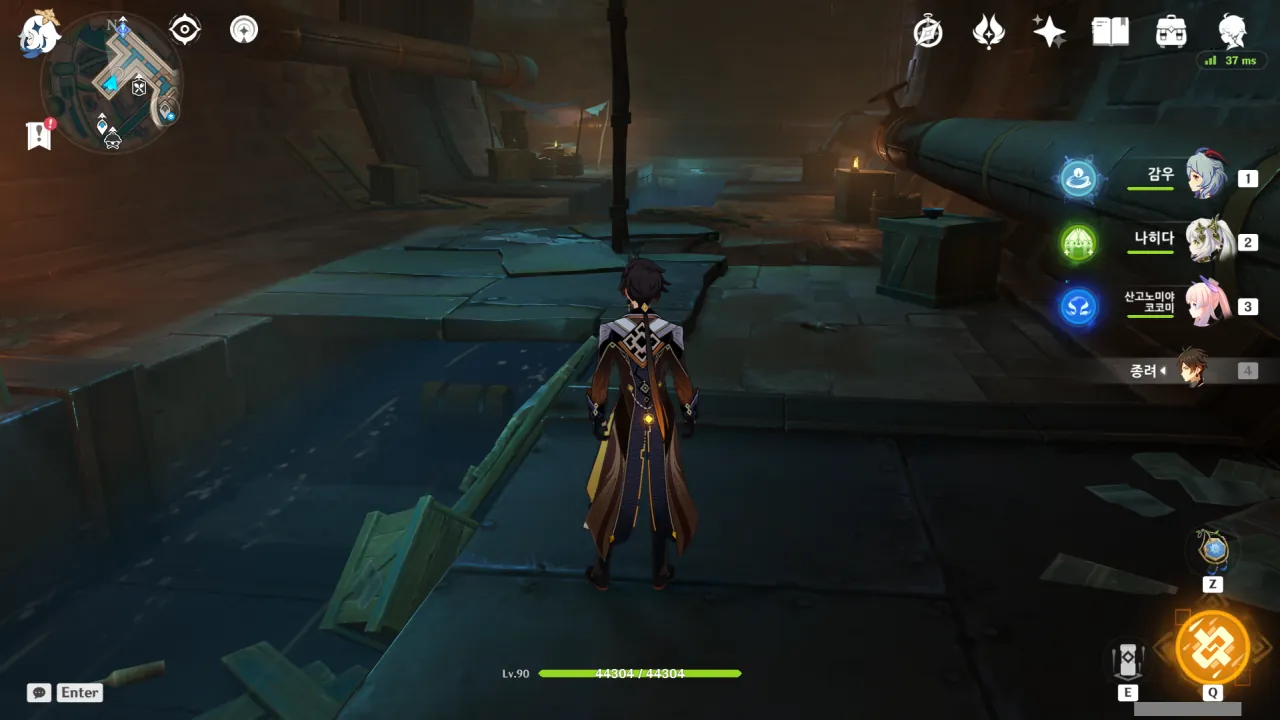Open the Paimon menu icon
The width and height of the screenshot is (1280, 720).
(x=40, y=34)
